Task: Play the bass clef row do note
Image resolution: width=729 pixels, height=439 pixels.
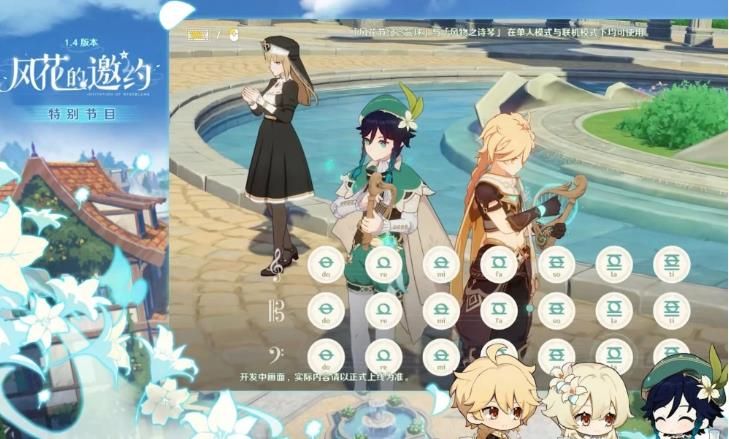Action: click(326, 357)
